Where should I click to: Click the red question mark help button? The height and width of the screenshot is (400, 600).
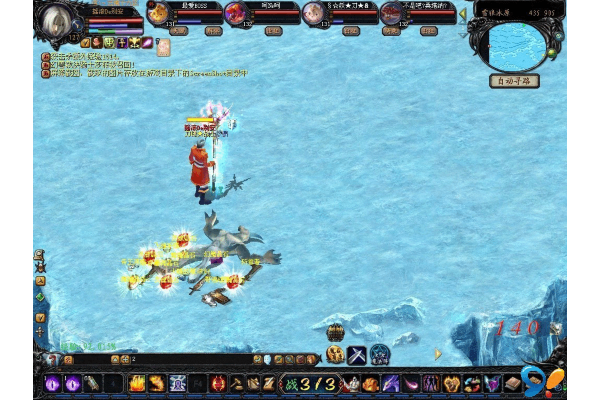click(52, 359)
